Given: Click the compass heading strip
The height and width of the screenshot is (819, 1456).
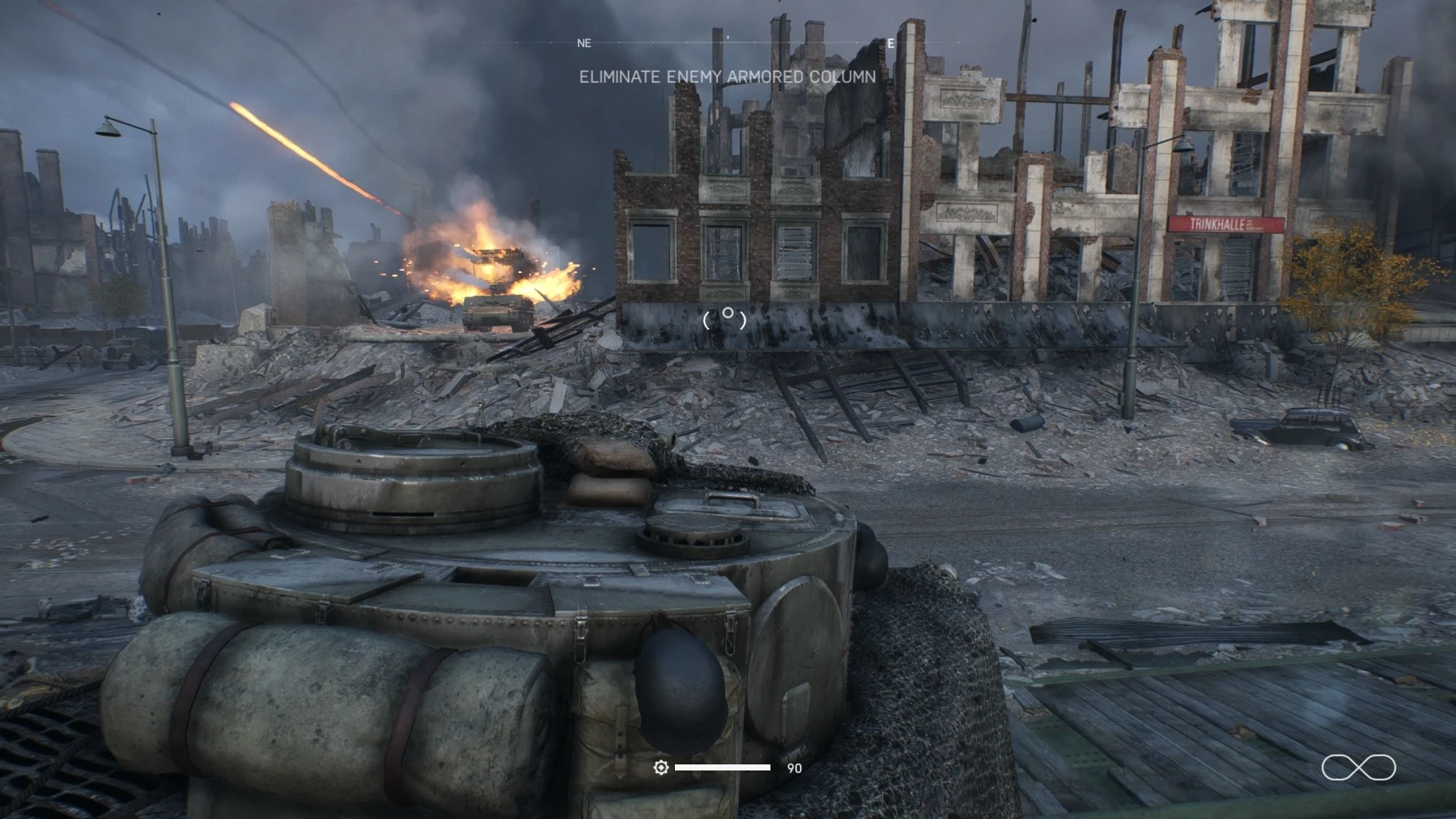Looking at the screenshot, I should pyautogui.click(x=728, y=42).
